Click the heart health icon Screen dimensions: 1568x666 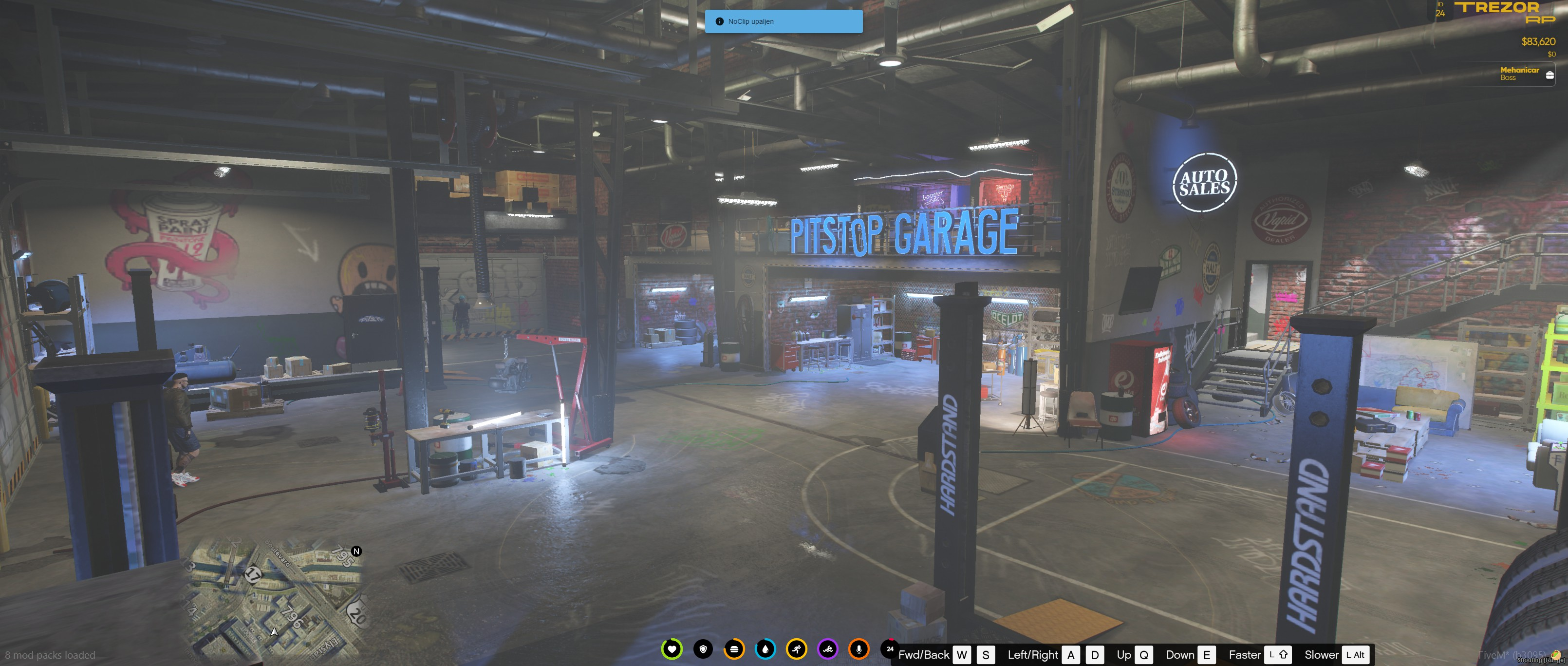[x=672, y=649]
